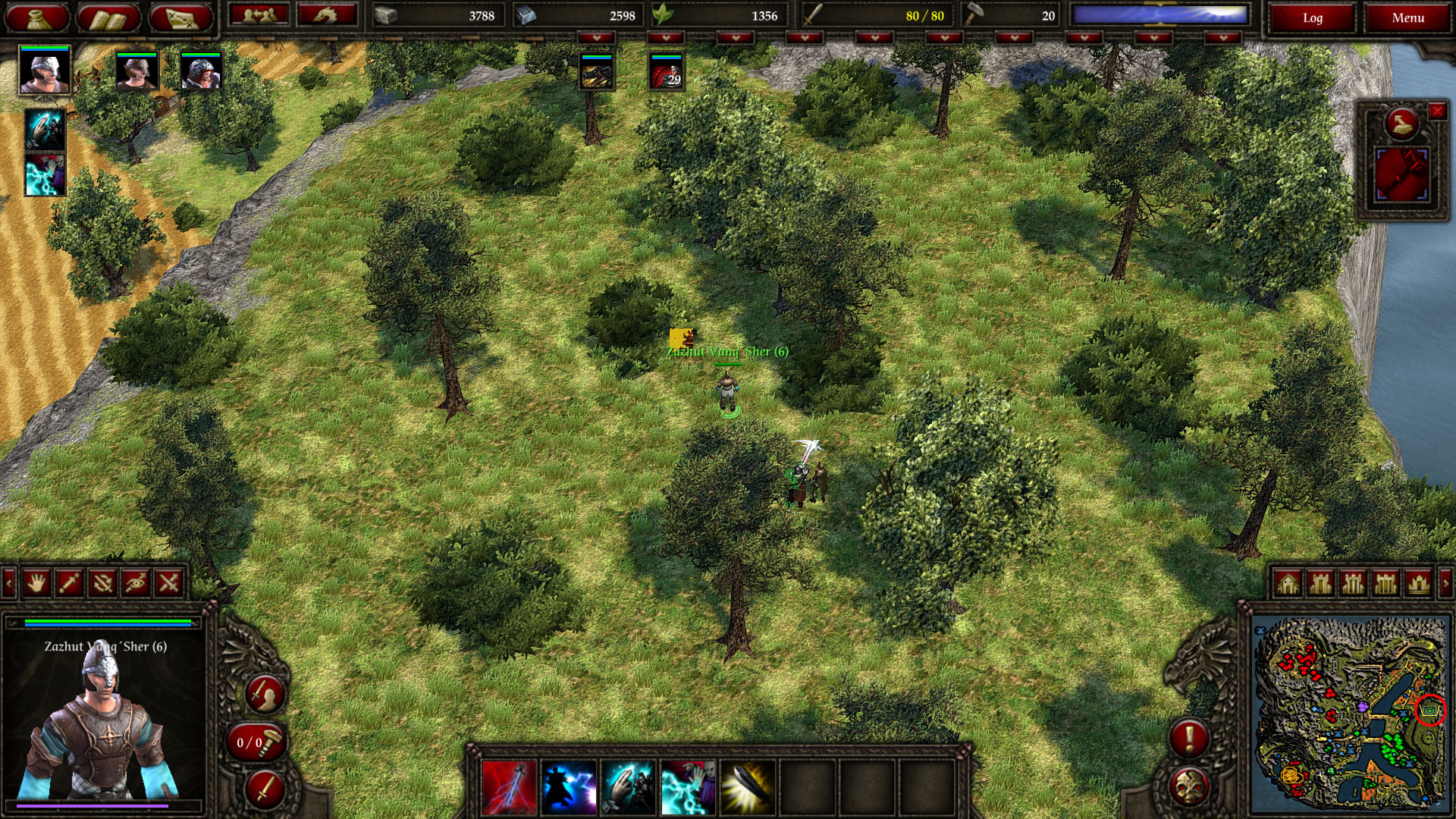Open the treasure map button
This screenshot has height=819, width=1456.
pos(180,17)
